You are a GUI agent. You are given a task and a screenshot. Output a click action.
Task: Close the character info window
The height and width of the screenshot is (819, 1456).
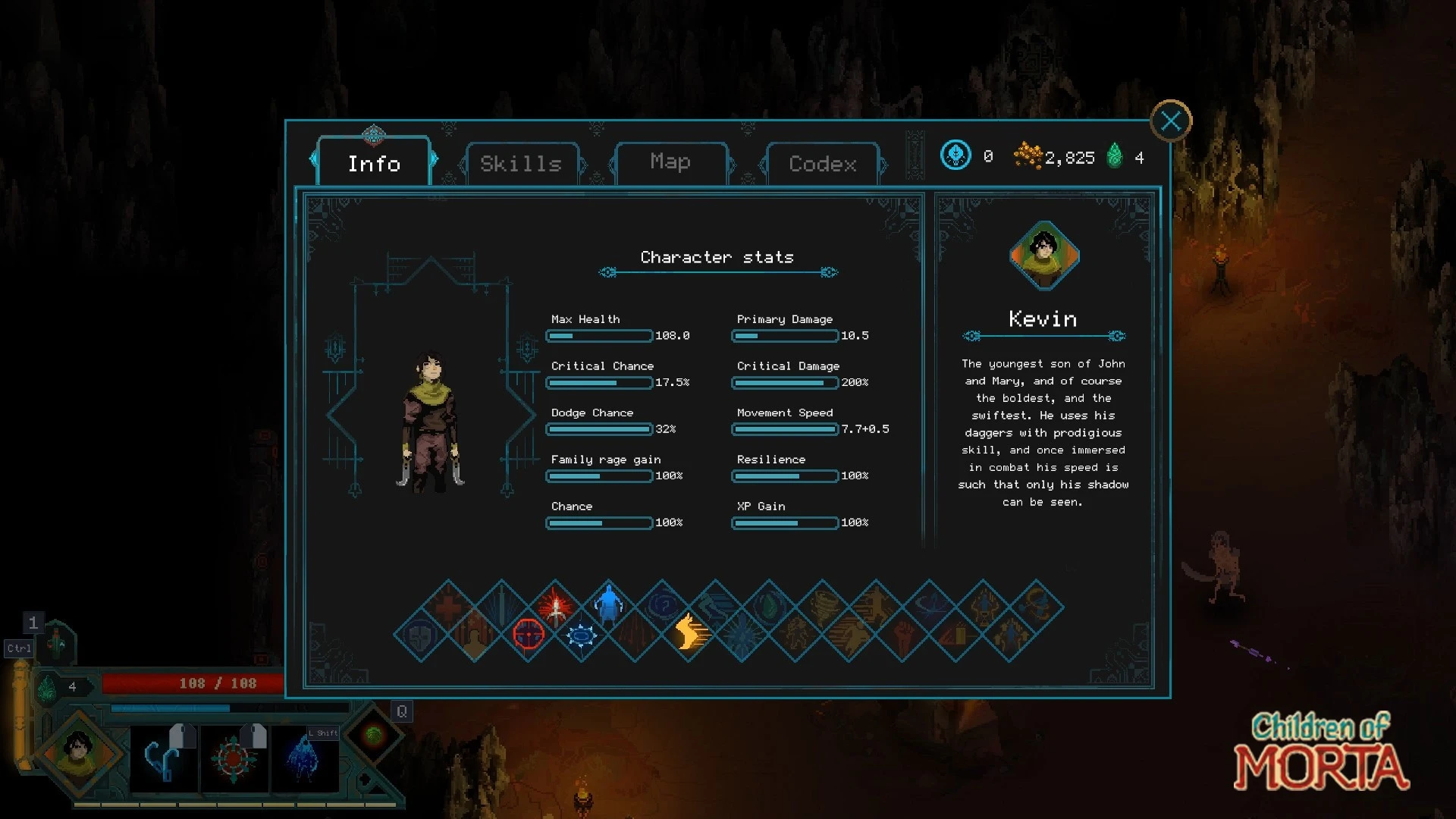point(1171,121)
